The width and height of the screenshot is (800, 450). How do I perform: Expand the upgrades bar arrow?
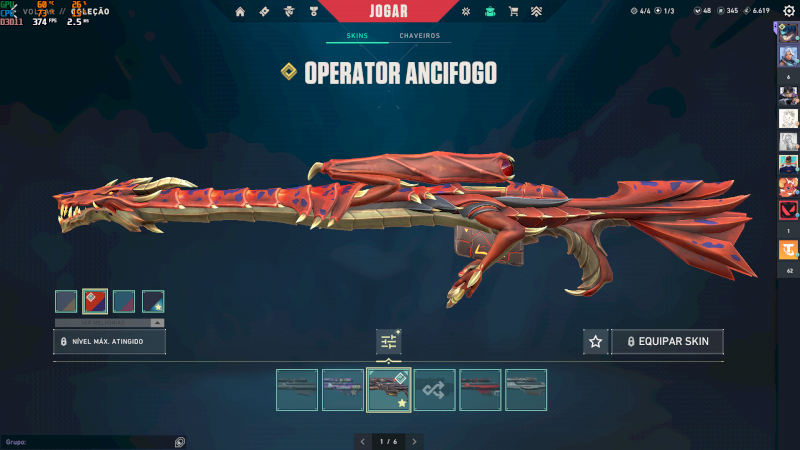coord(156,323)
